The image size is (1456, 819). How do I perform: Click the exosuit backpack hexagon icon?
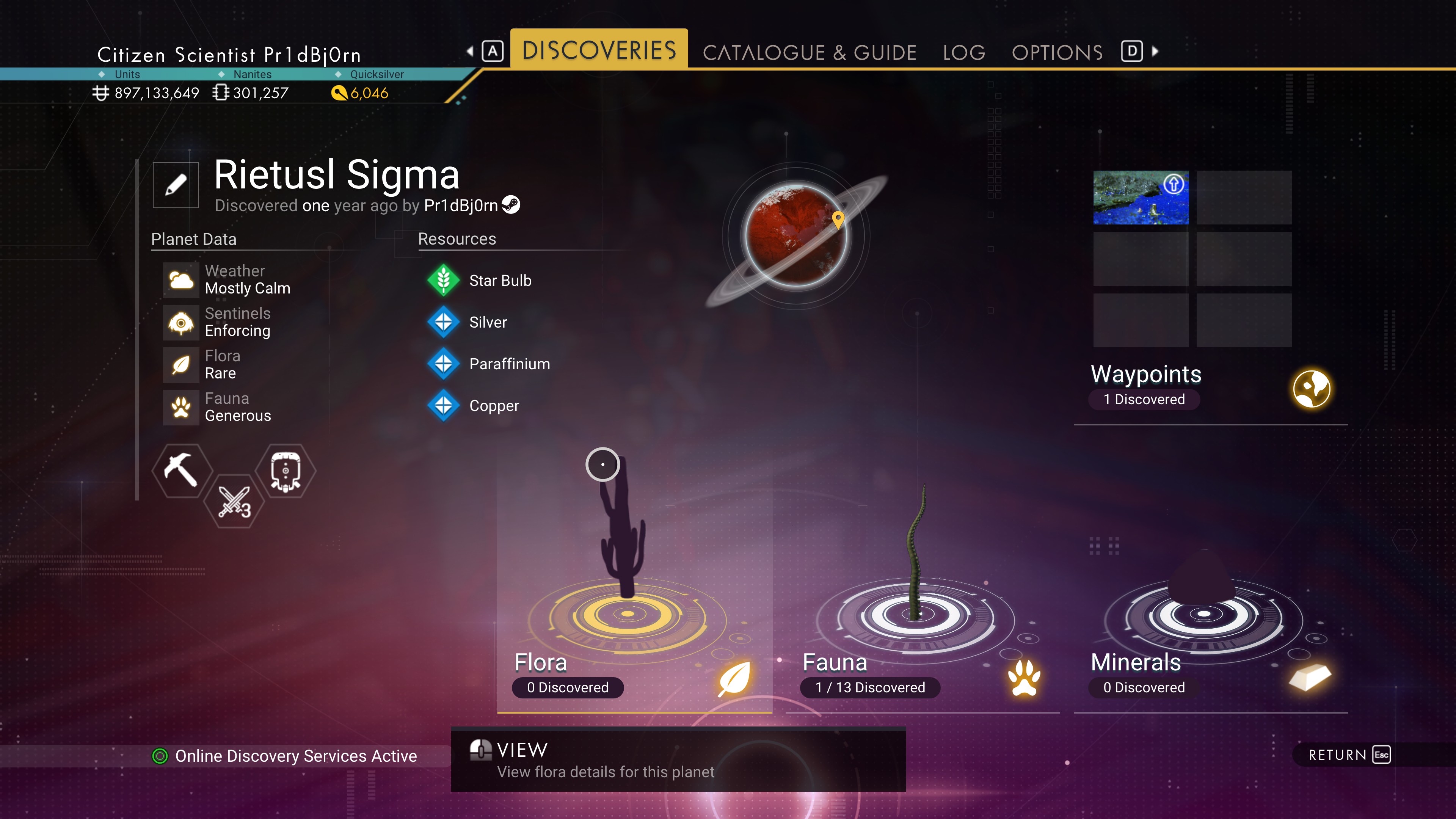click(x=286, y=470)
